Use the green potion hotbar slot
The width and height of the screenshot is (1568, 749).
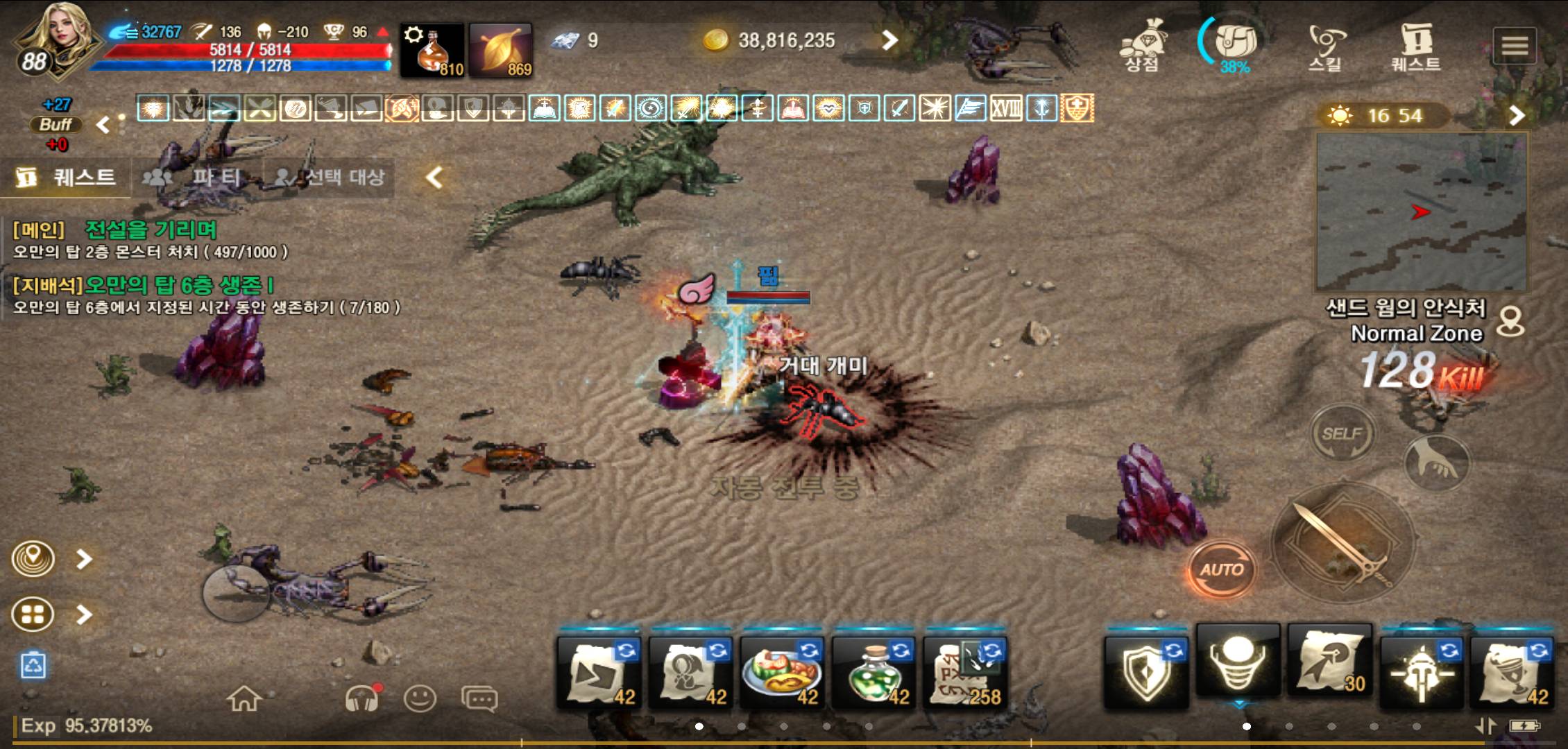tap(871, 671)
